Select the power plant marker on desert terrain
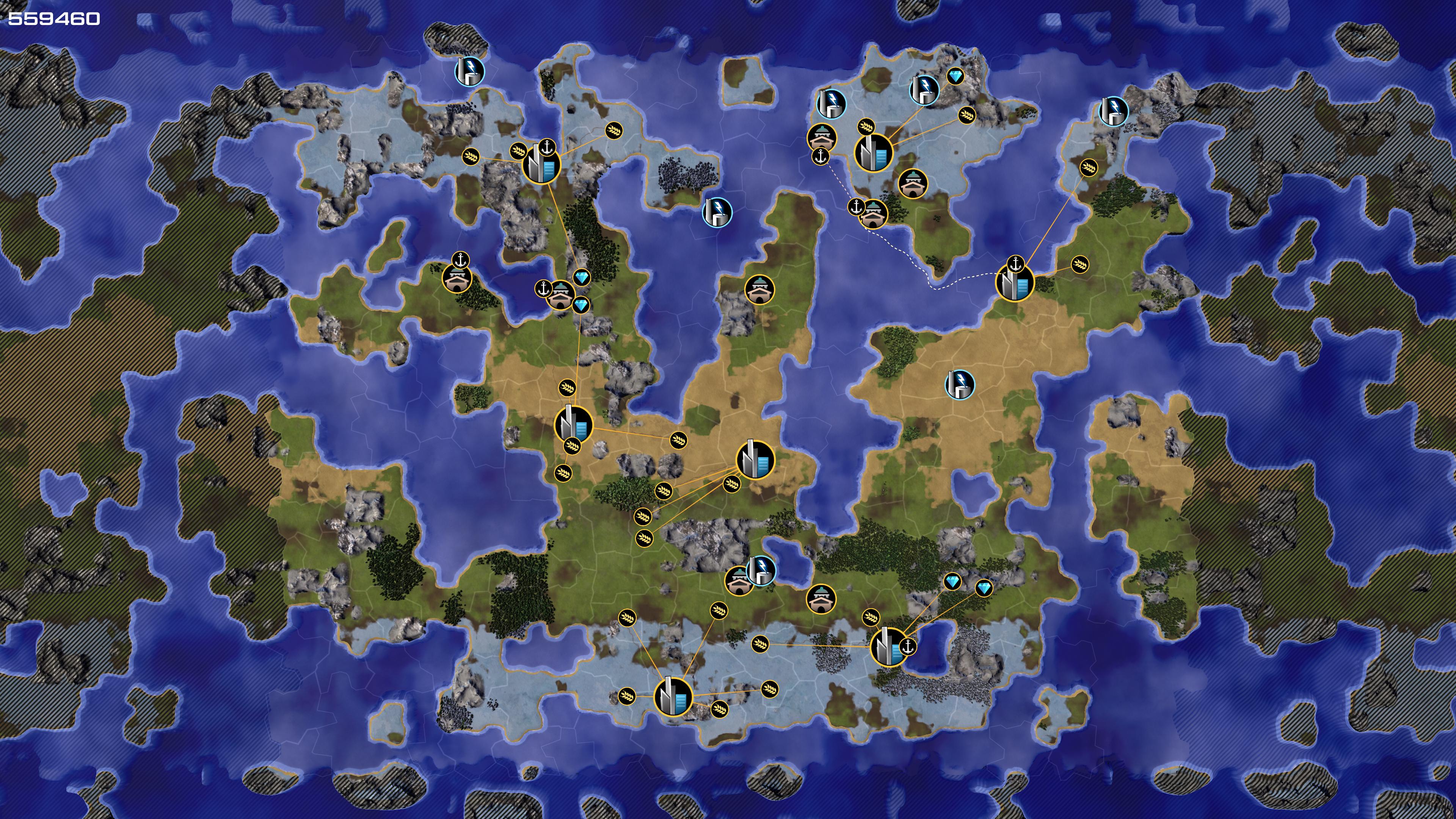The height and width of the screenshot is (819, 1456). coord(960,384)
